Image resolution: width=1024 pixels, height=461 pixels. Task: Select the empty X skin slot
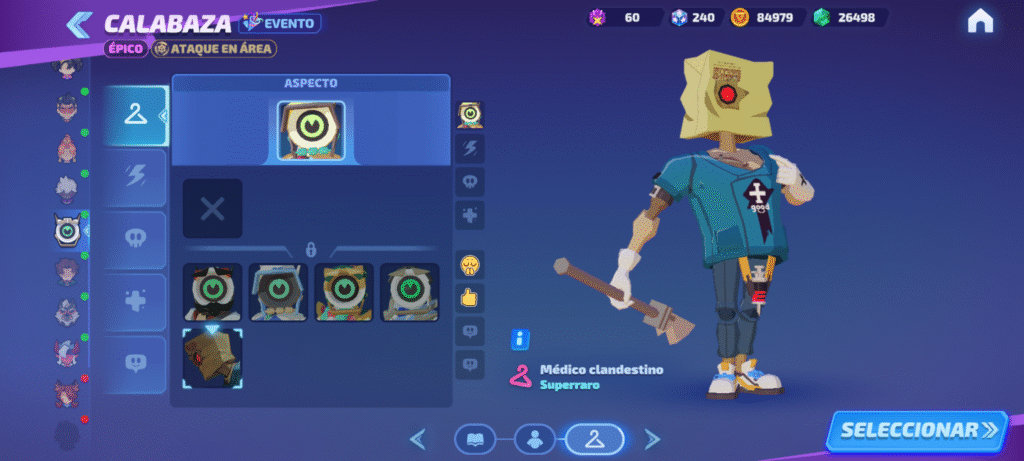coord(212,208)
